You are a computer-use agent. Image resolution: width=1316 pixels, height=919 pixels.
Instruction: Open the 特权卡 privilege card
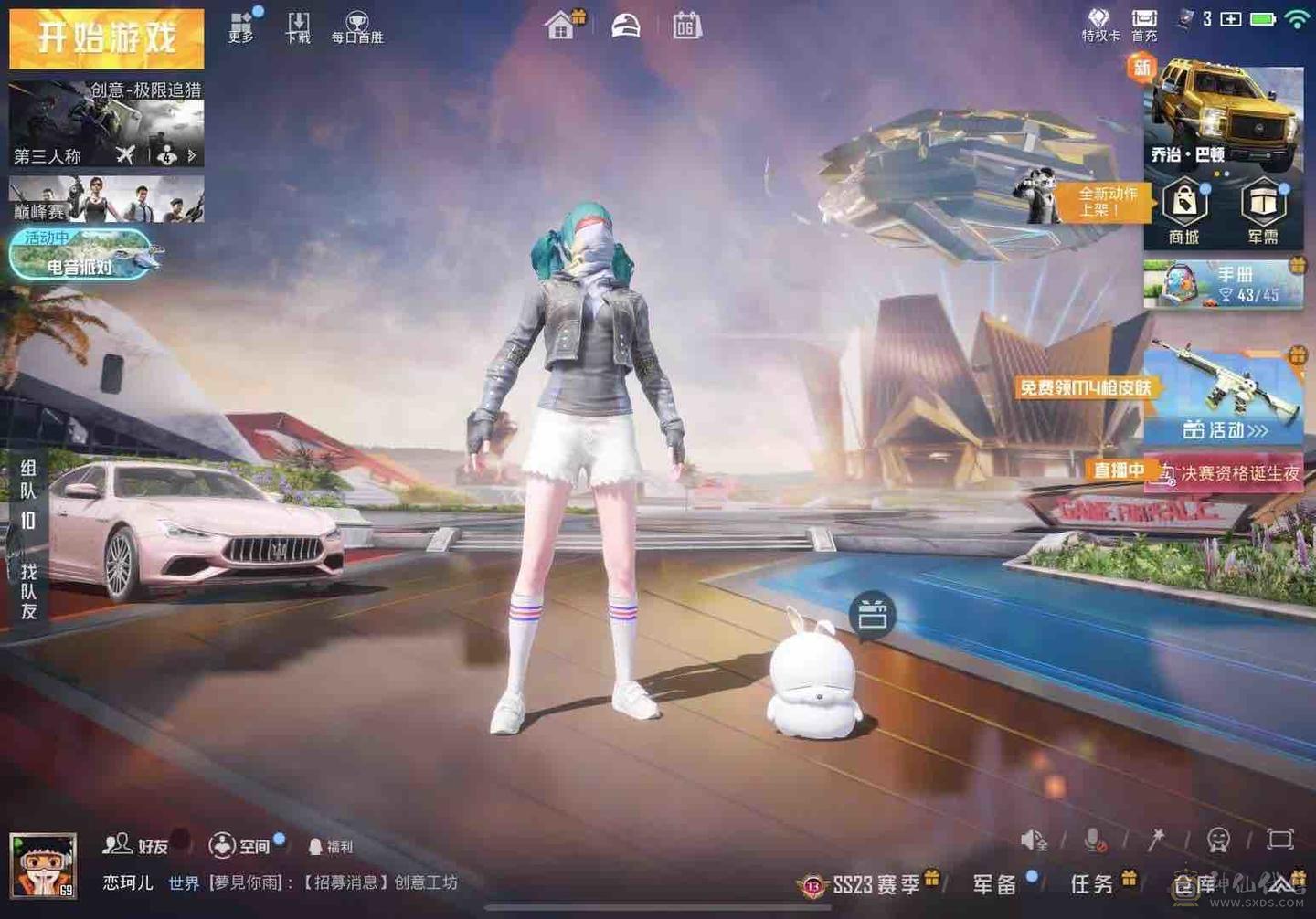[1099, 25]
